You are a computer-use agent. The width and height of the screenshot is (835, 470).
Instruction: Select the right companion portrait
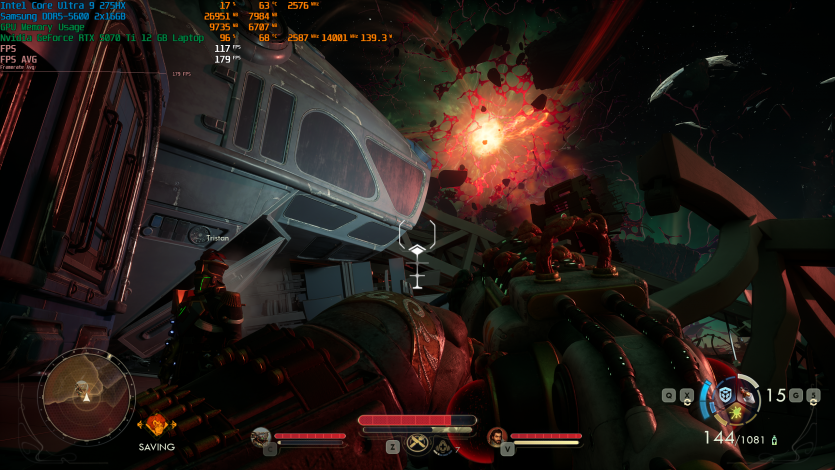pos(496,436)
